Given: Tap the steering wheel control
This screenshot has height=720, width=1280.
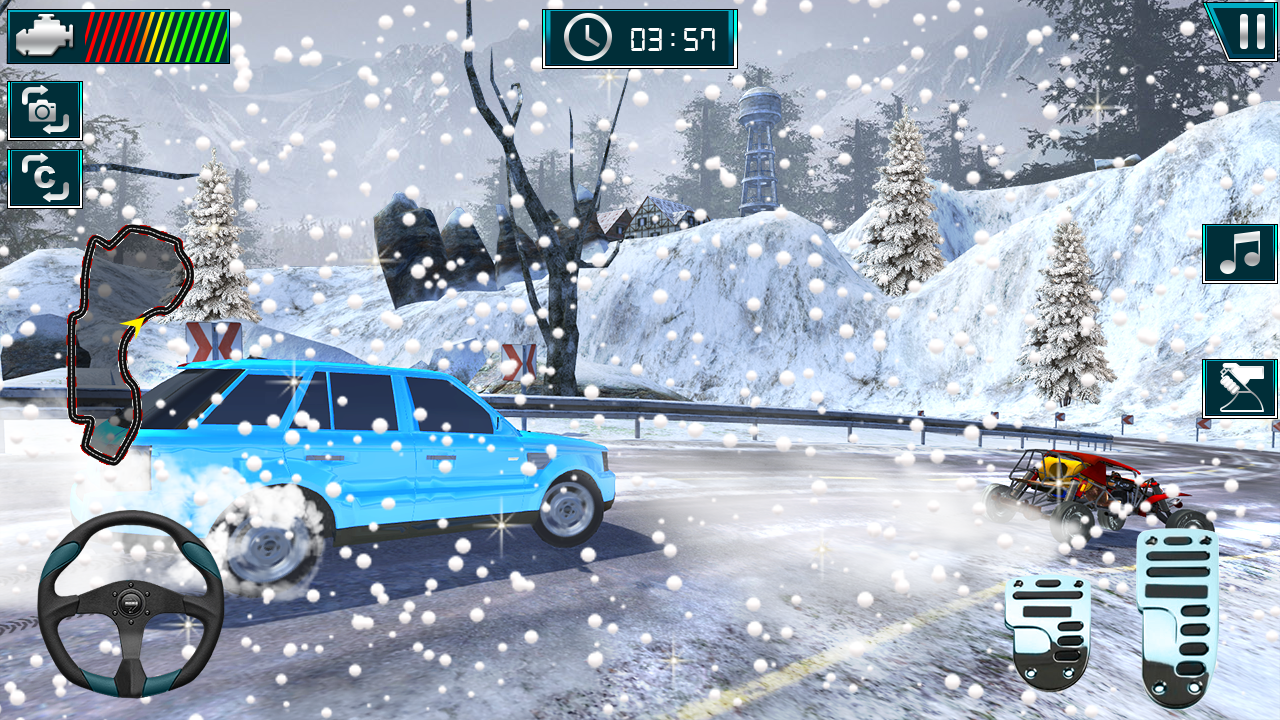Looking at the screenshot, I should click(x=130, y=603).
